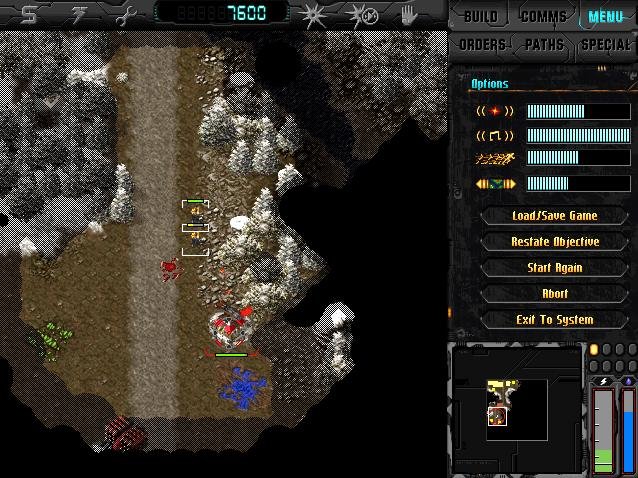Change the game speed slider
The image size is (638, 478).
pos(564,158)
